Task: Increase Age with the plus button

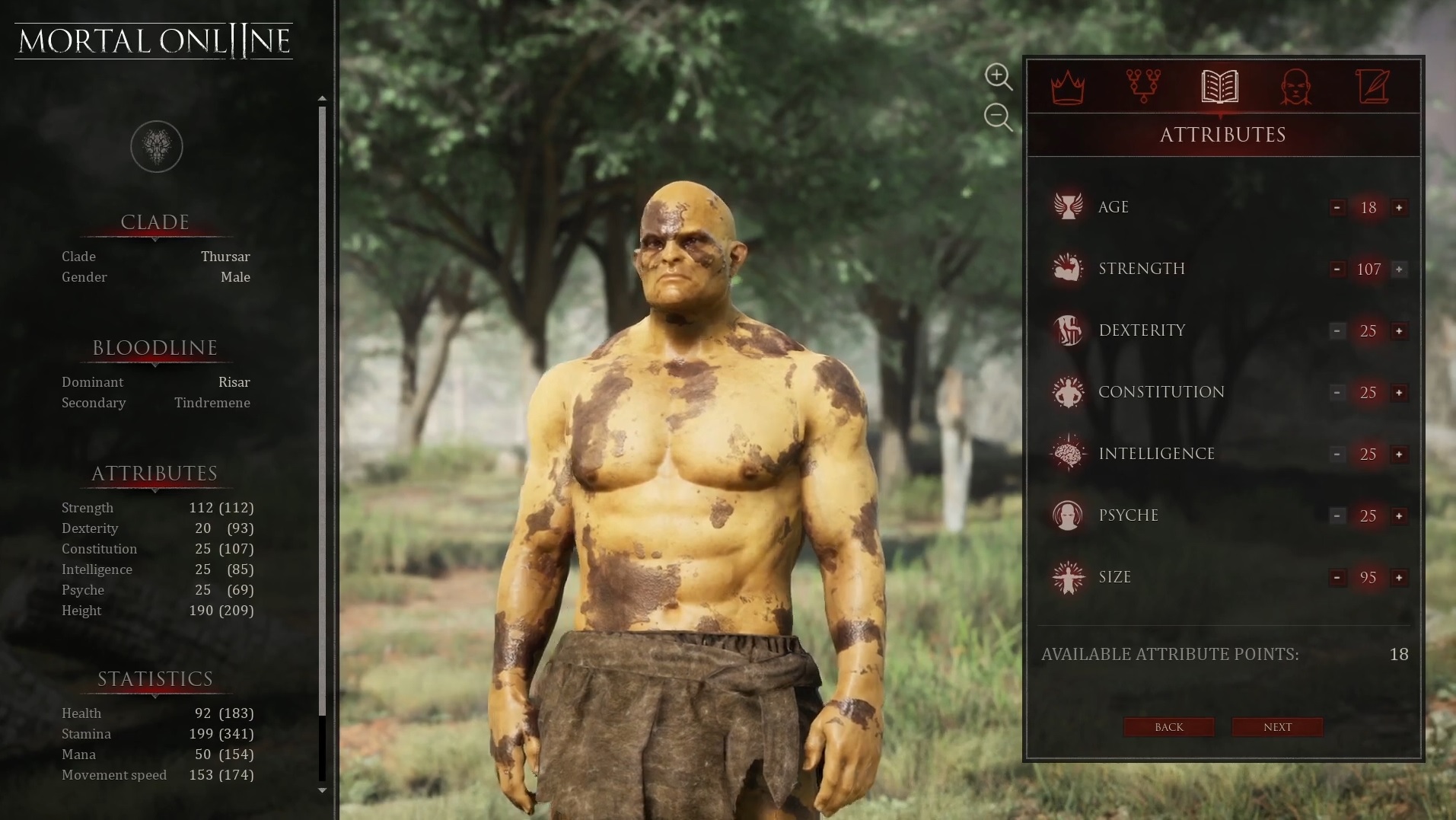Action: tap(1399, 208)
